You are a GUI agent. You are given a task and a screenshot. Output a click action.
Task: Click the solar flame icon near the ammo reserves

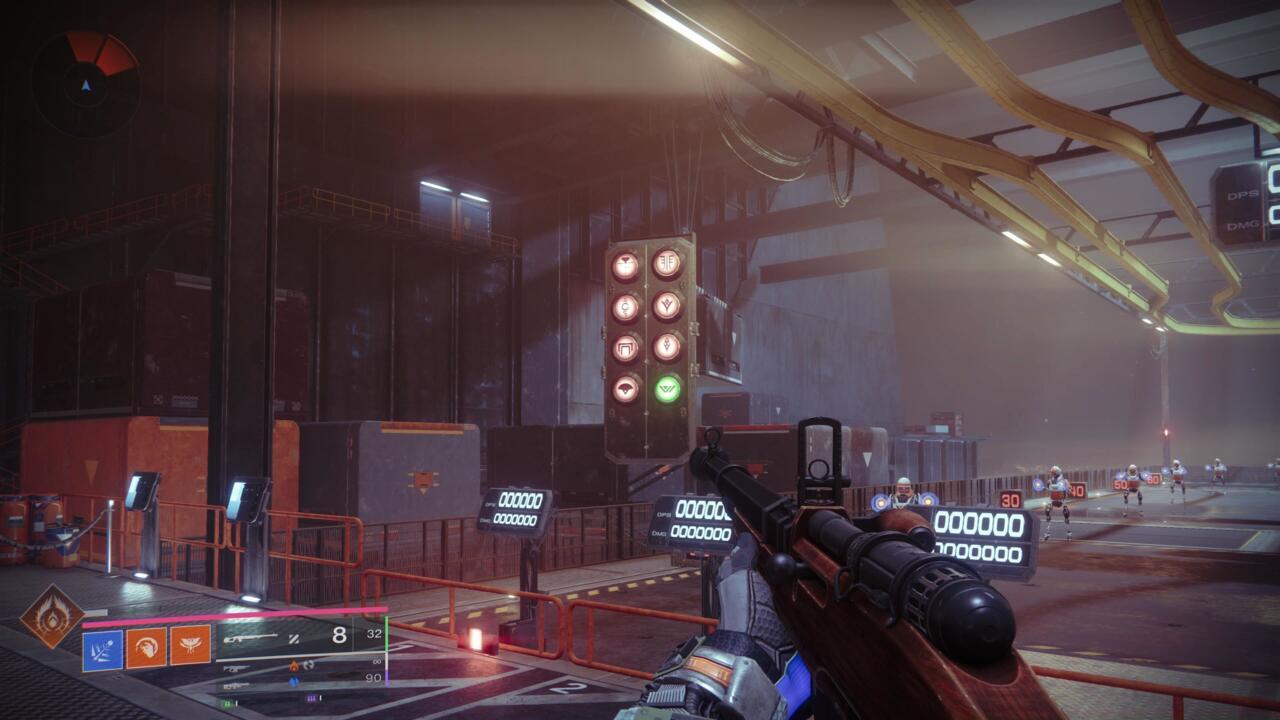(294, 665)
